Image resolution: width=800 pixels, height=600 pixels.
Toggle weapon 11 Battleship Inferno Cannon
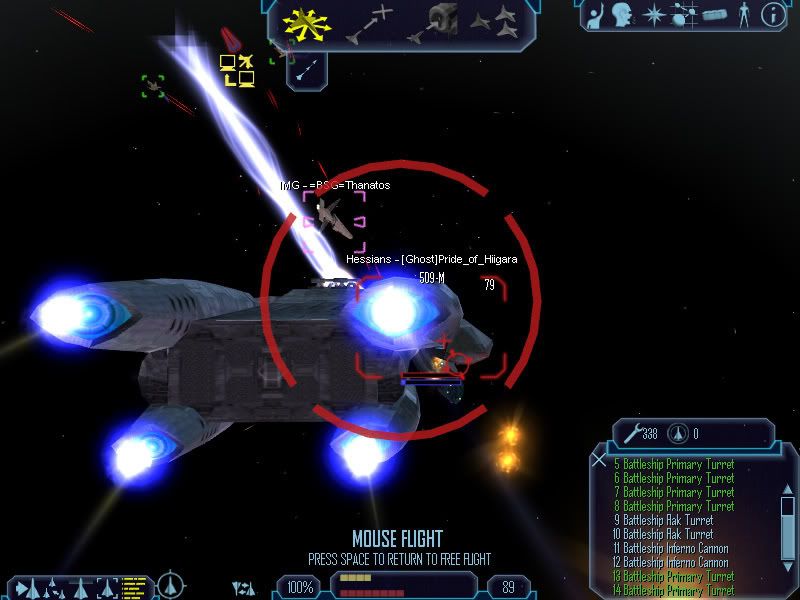(x=670, y=548)
